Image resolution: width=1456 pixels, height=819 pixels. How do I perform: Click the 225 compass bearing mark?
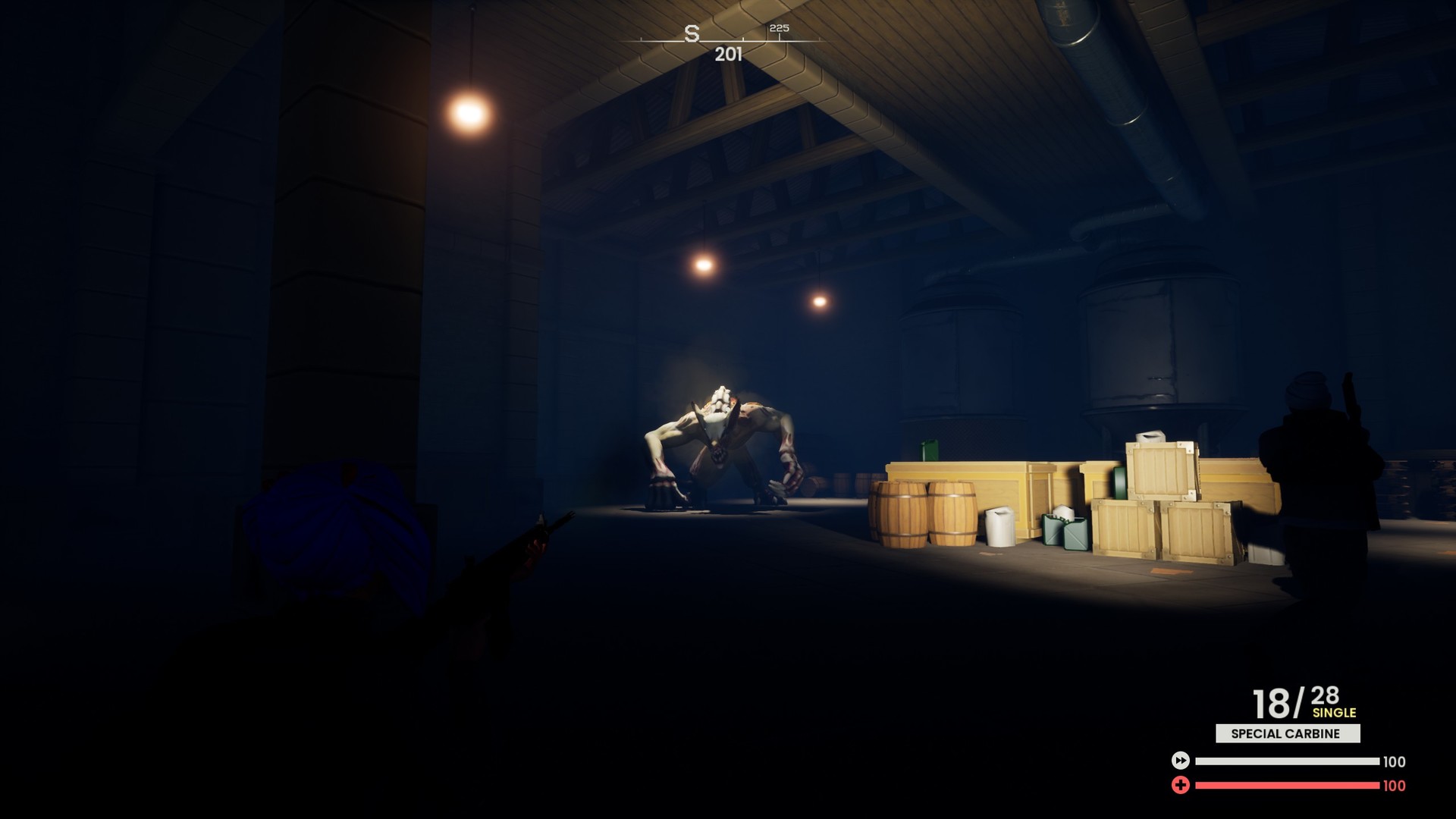point(779,28)
